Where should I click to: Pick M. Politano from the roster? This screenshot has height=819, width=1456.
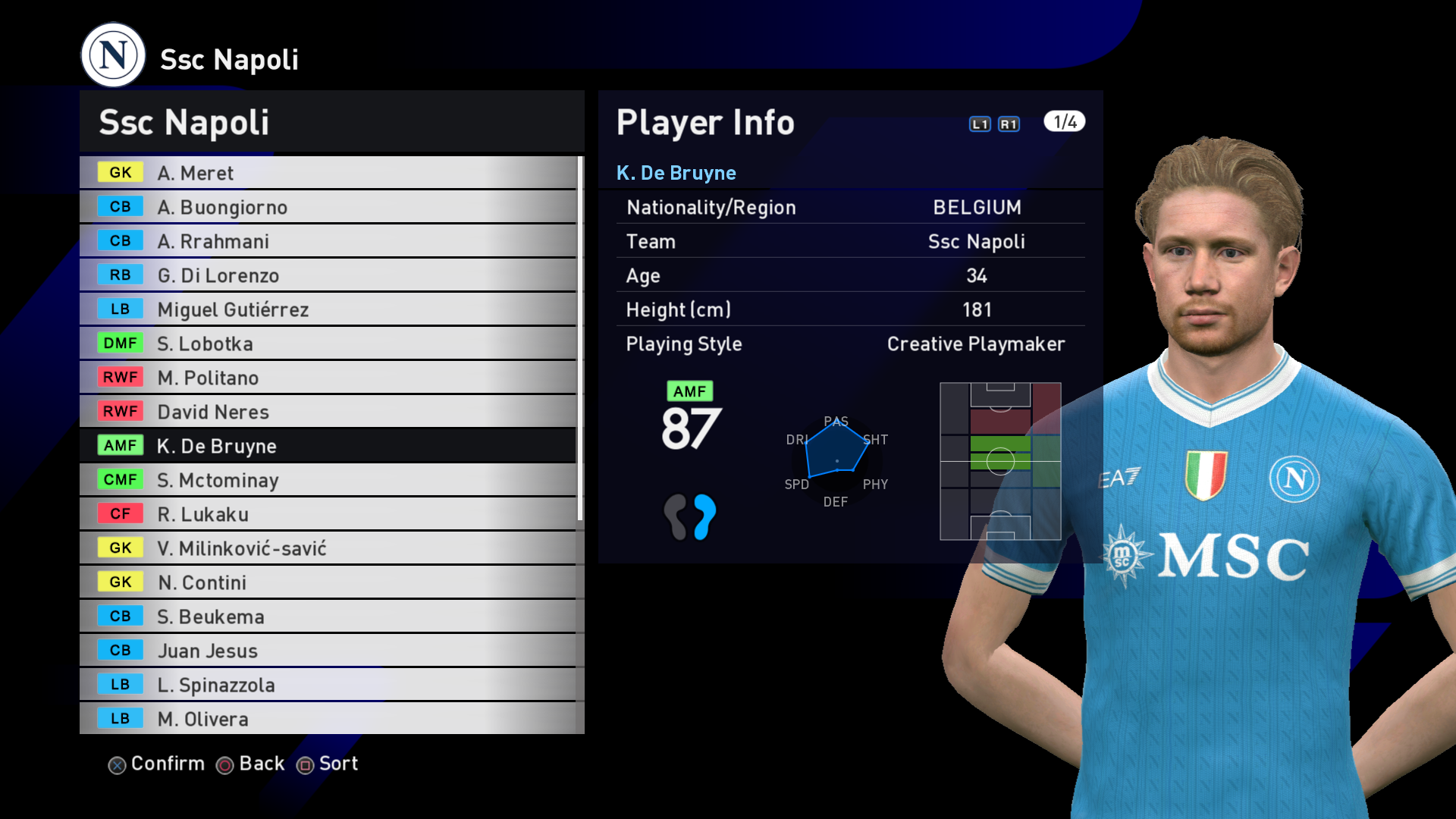(328, 378)
